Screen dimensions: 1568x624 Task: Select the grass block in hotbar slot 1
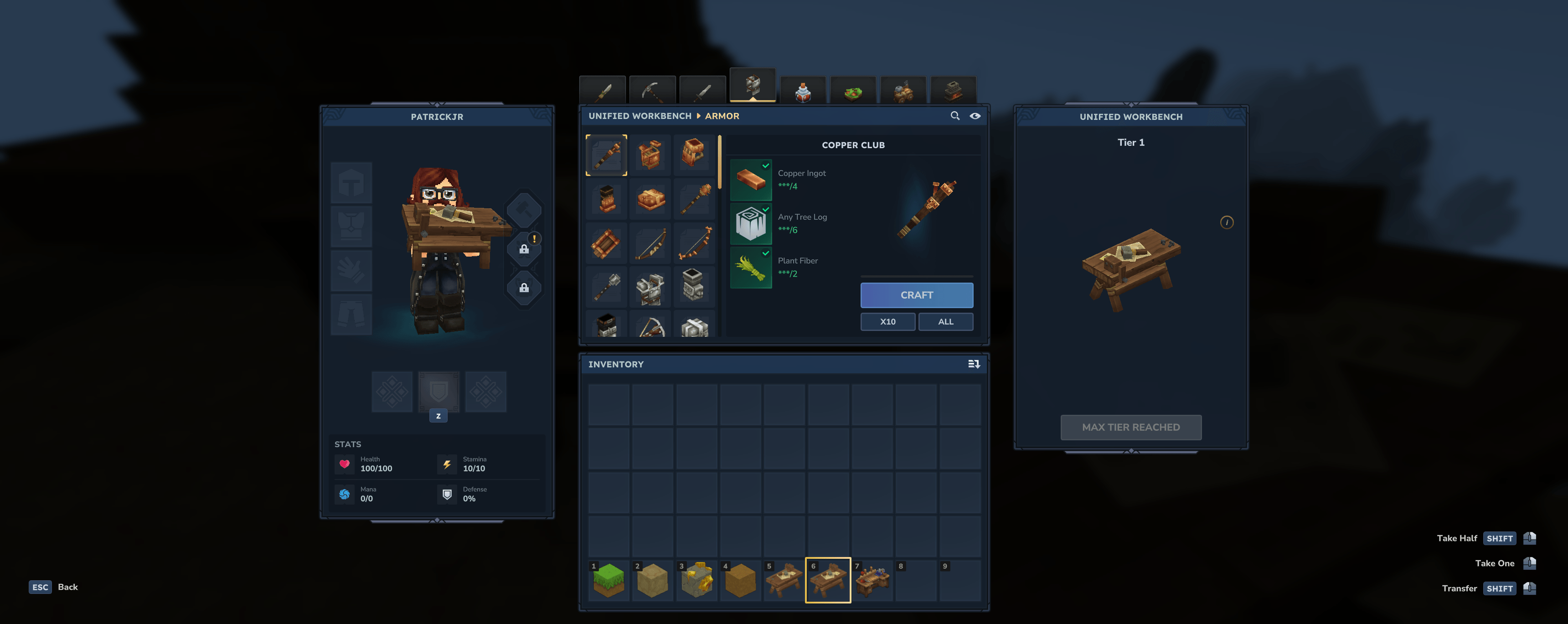608,580
